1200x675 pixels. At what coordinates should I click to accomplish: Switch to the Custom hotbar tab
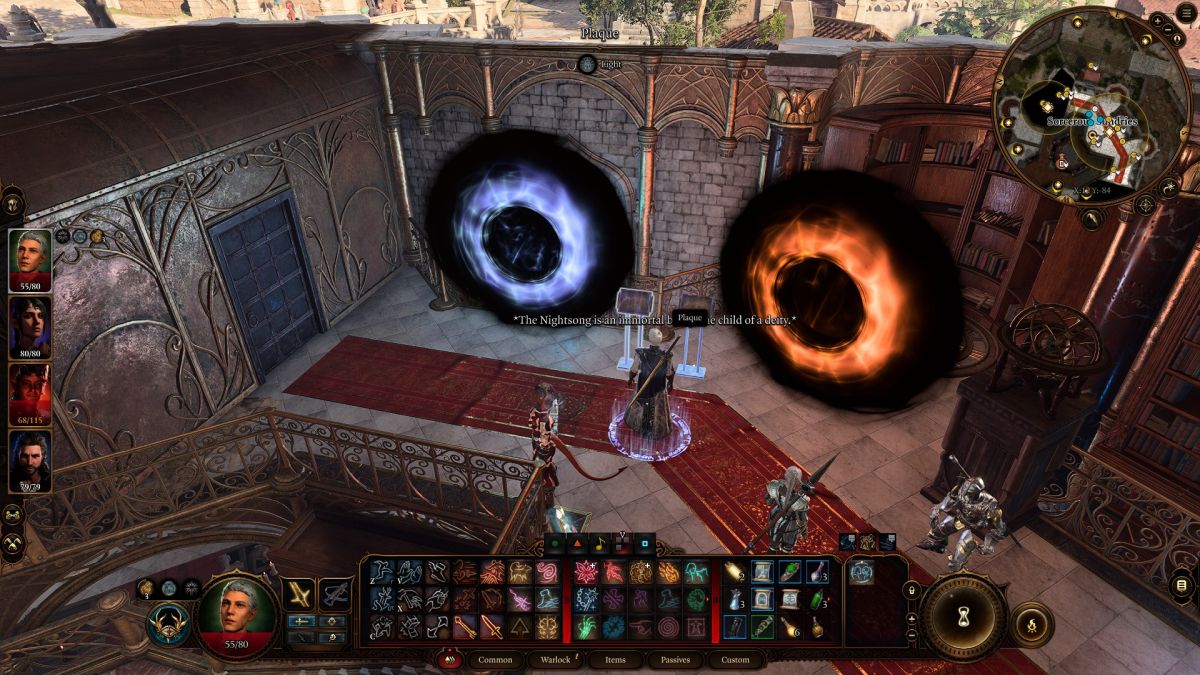click(x=735, y=660)
